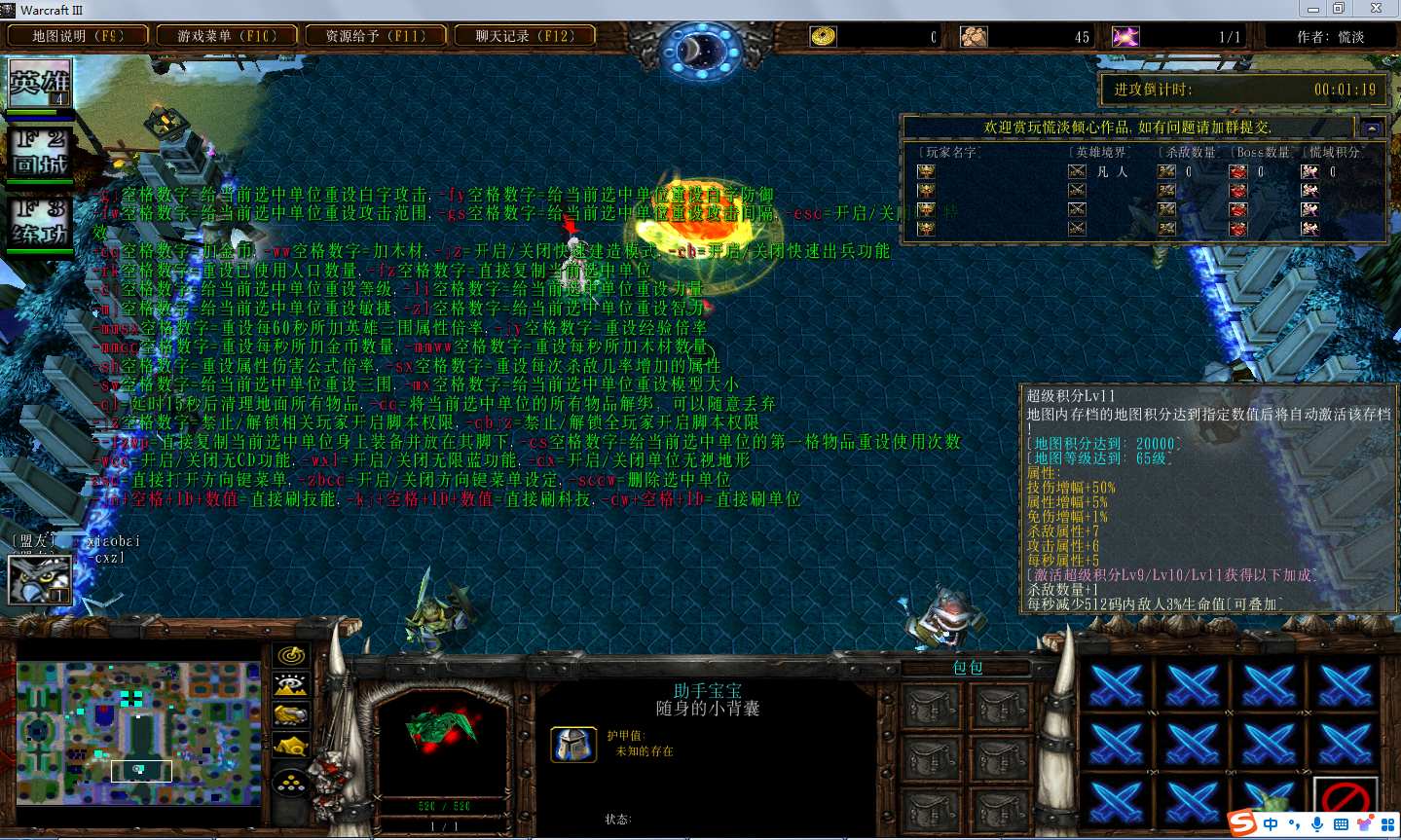This screenshot has width=1401, height=840.
Task: Click the Sogou input method S logo
Action: tap(1242, 823)
